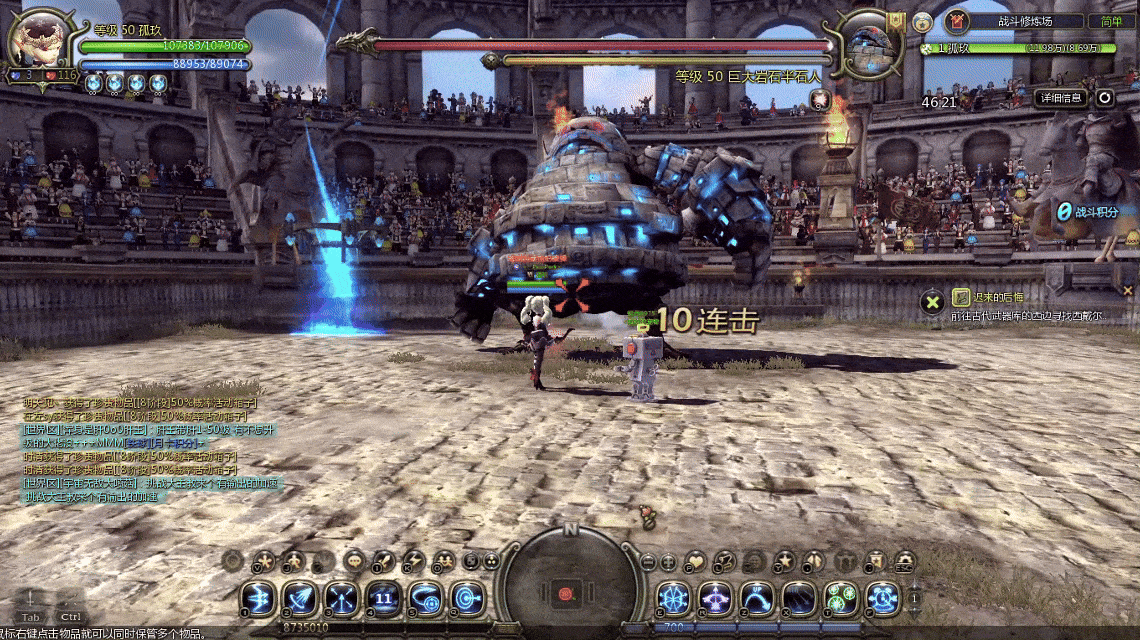Screen dimensions: 1140x640
Task: Open the chat bubble menu icon
Action: (354, 561)
